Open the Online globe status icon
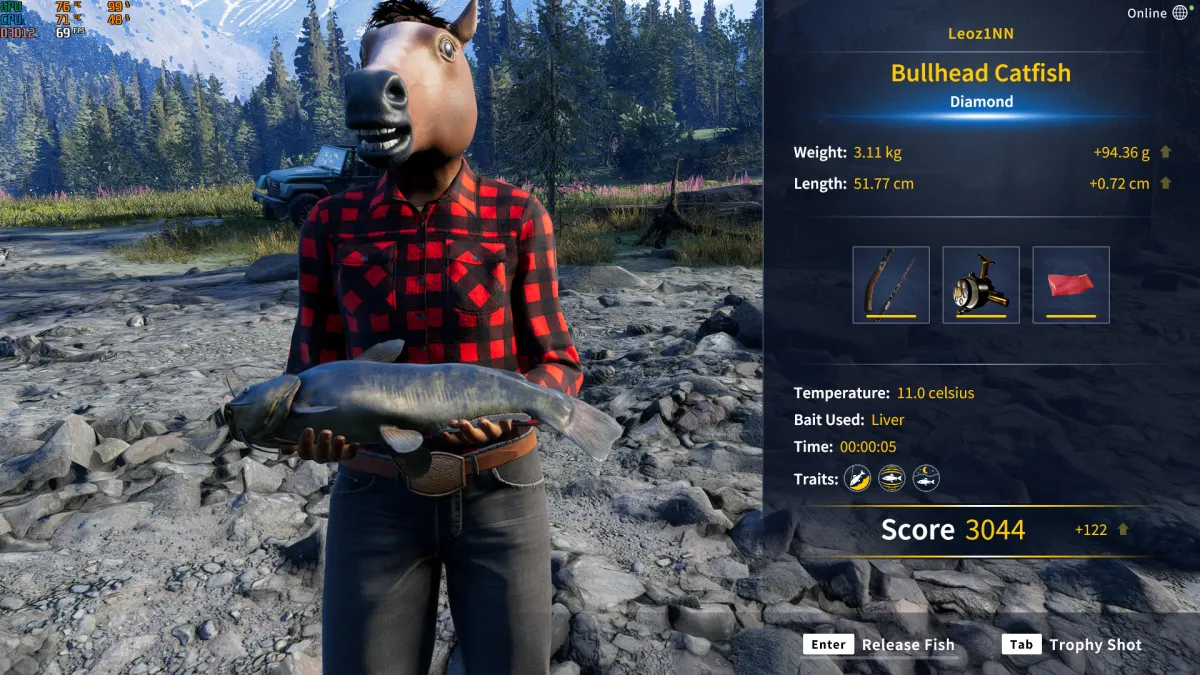The height and width of the screenshot is (675, 1200). point(1180,13)
